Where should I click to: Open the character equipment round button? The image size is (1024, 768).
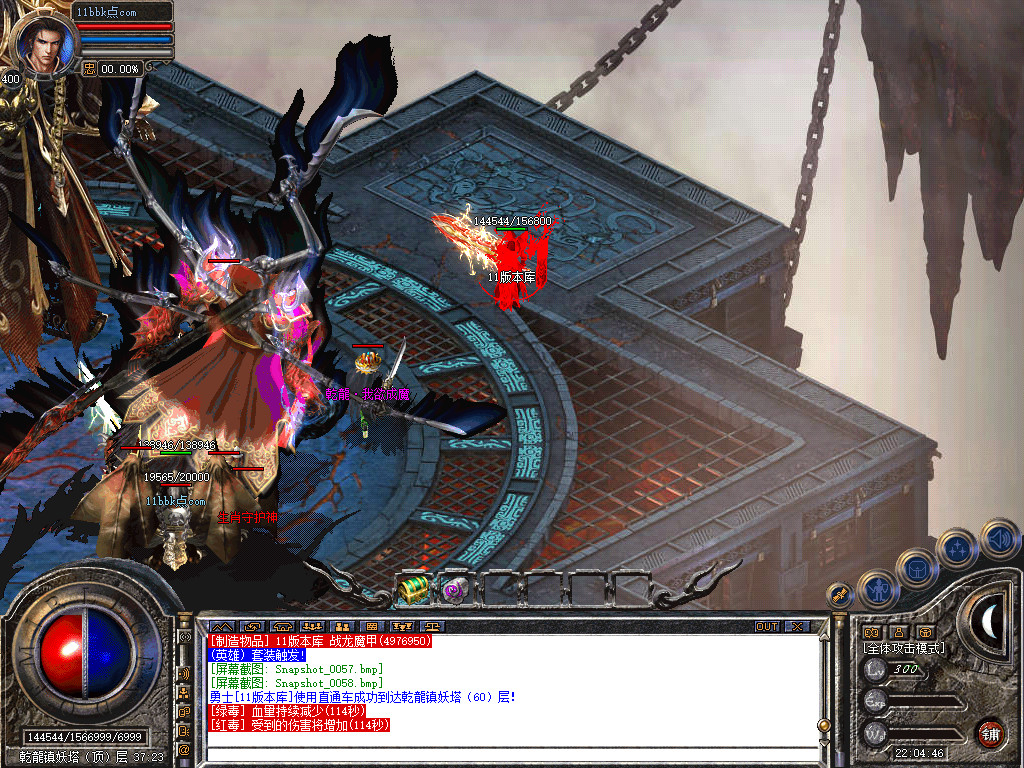877,589
